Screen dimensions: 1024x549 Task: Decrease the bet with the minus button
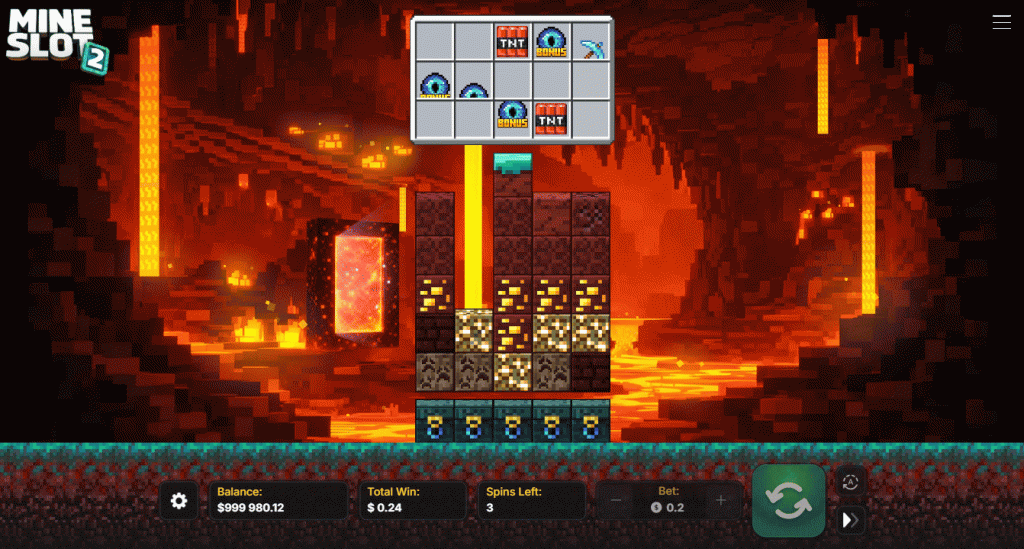click(616, 500)
